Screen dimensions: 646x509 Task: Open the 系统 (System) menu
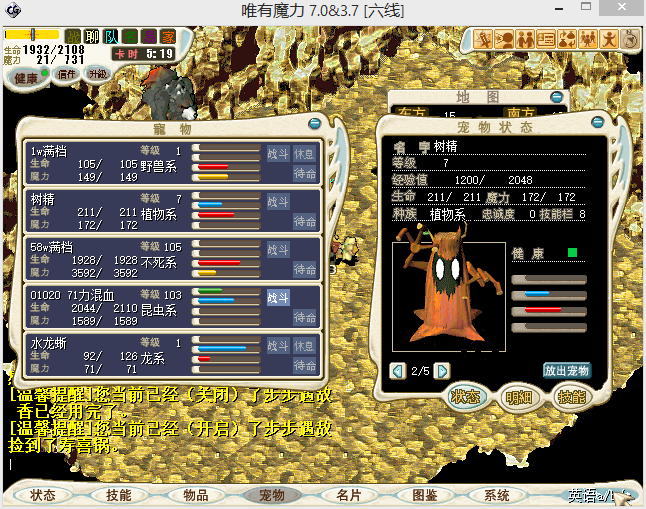click(x=497, y=495)
